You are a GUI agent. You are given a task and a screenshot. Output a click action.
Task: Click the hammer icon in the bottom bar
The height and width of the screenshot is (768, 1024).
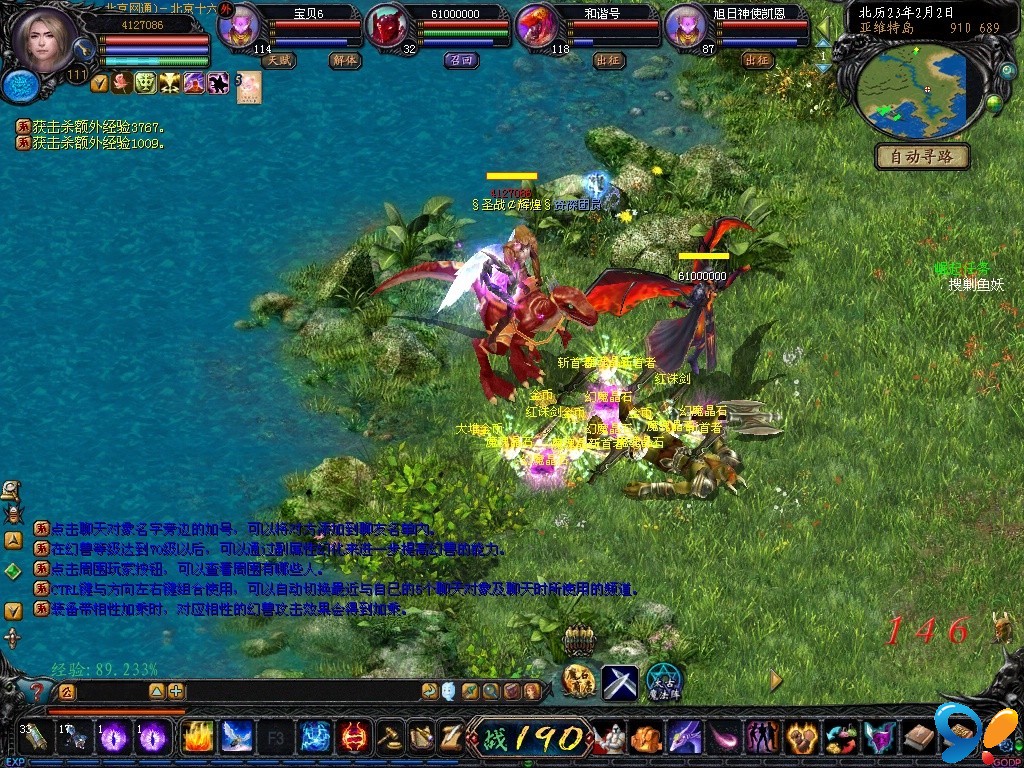point(390,738)
